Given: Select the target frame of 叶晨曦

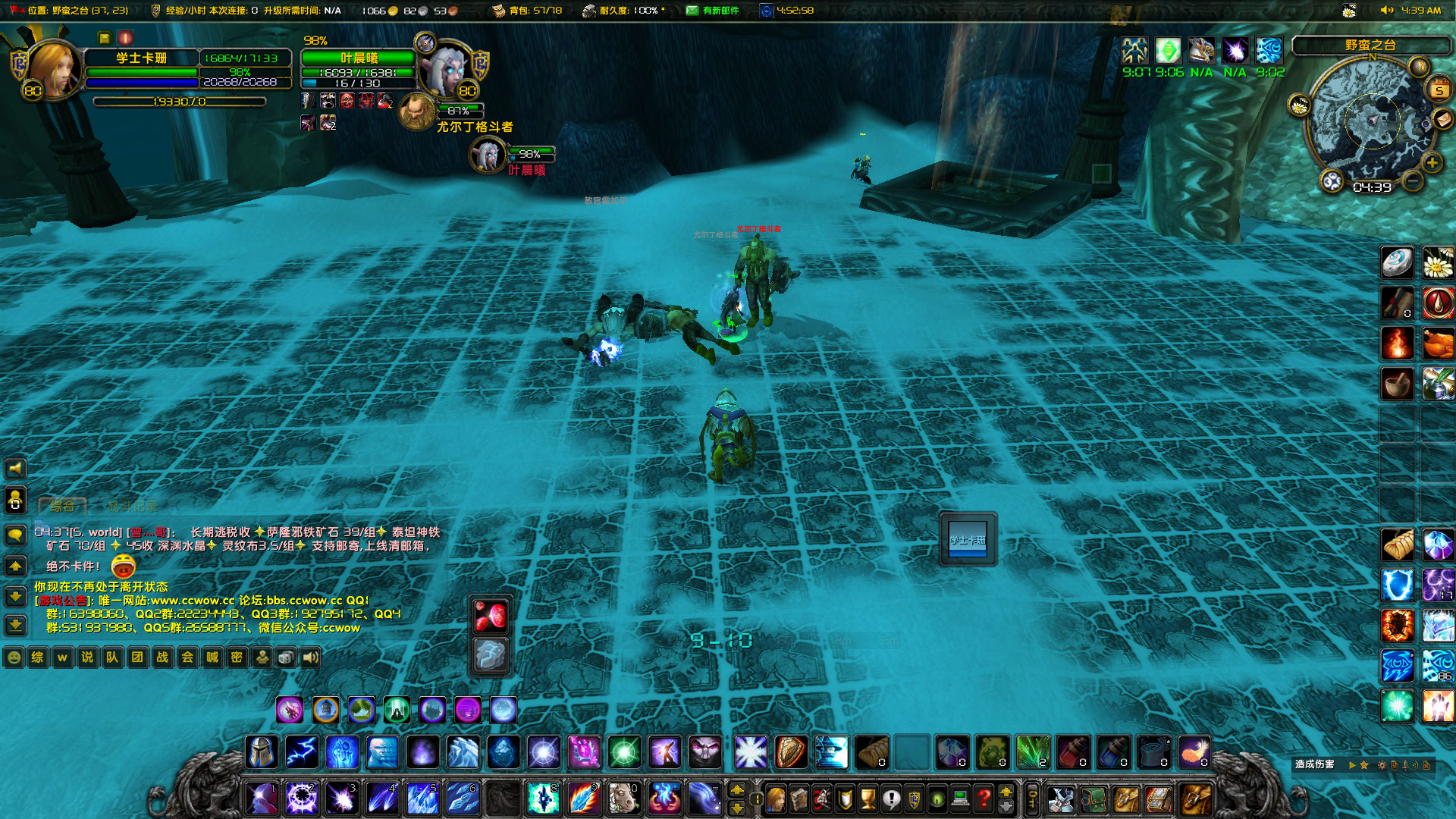Looking at the screenshot, I should 358,58.
